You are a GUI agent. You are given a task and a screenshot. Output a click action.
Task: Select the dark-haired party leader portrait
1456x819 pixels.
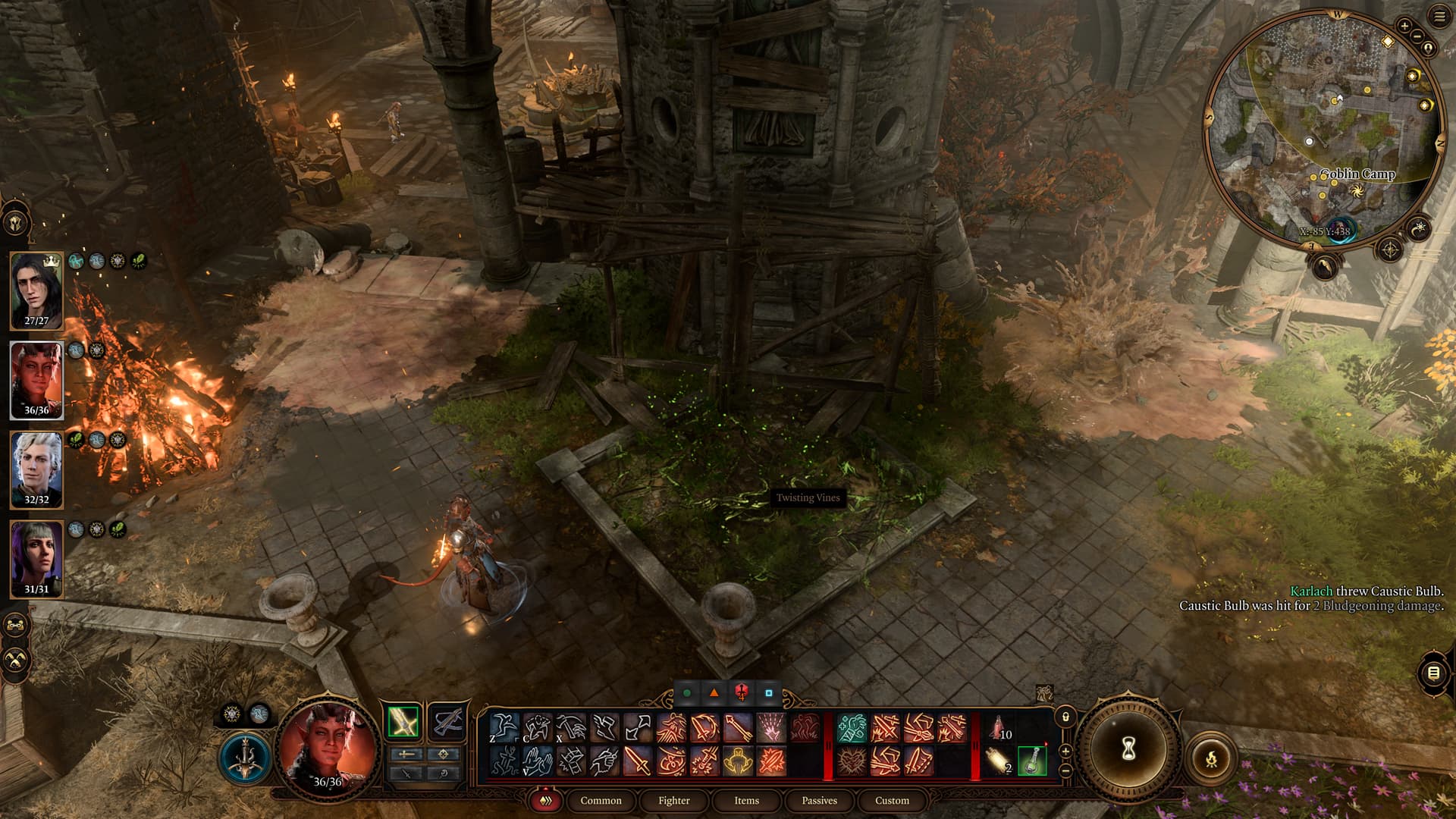point(36,290)
